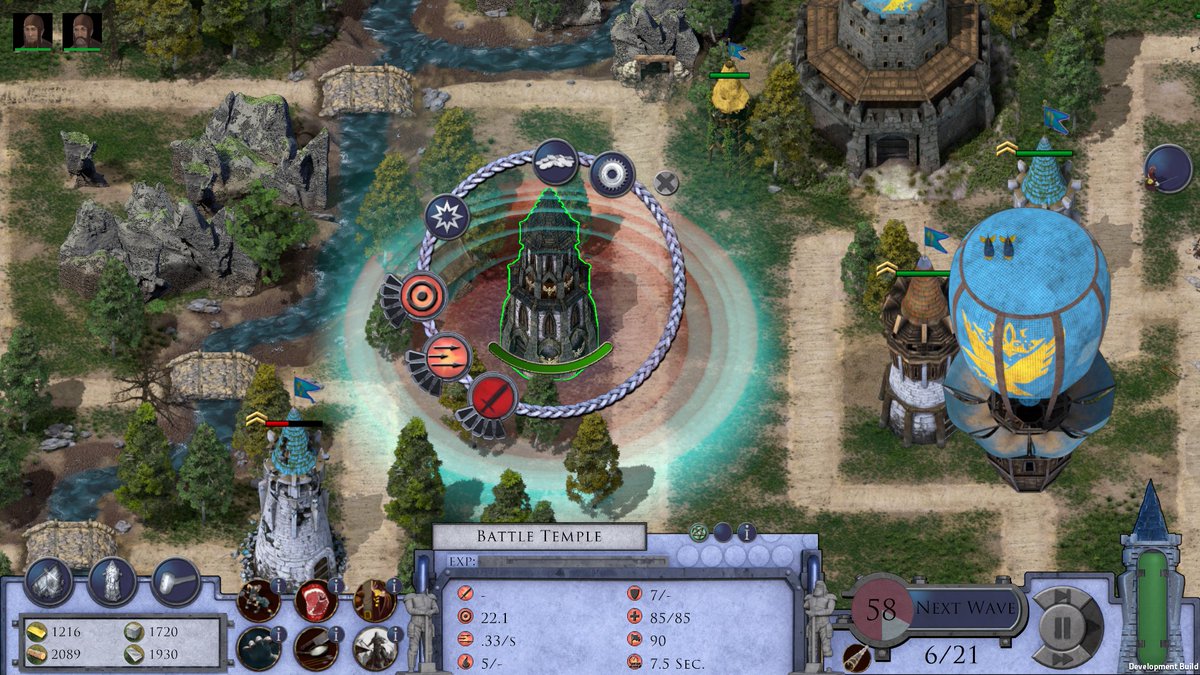Select the gear cog option on the ring
Viewport: 1200px width, 675px height.
click(x=611, y=174)
